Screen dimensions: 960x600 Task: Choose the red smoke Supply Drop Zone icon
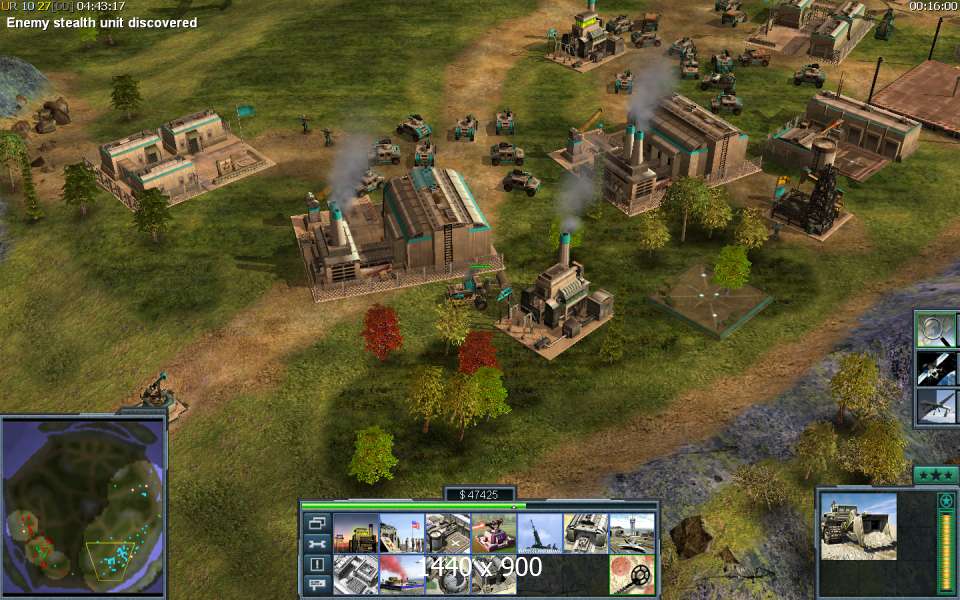point(401,575)
